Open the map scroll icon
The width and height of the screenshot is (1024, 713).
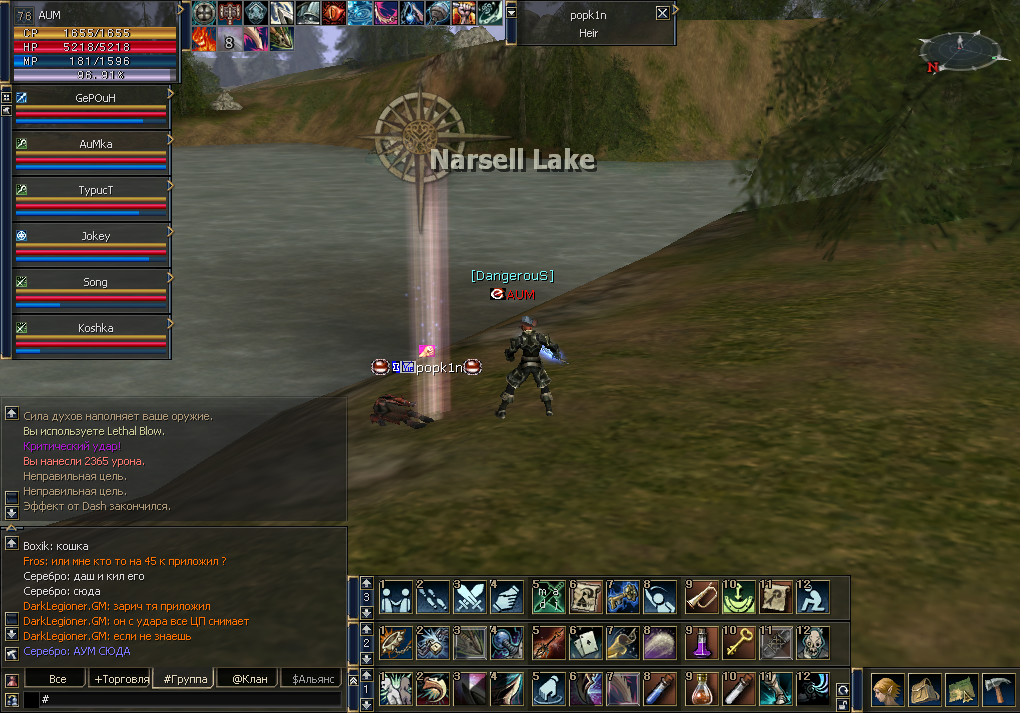pyautogui.click(x=962, y=691)
